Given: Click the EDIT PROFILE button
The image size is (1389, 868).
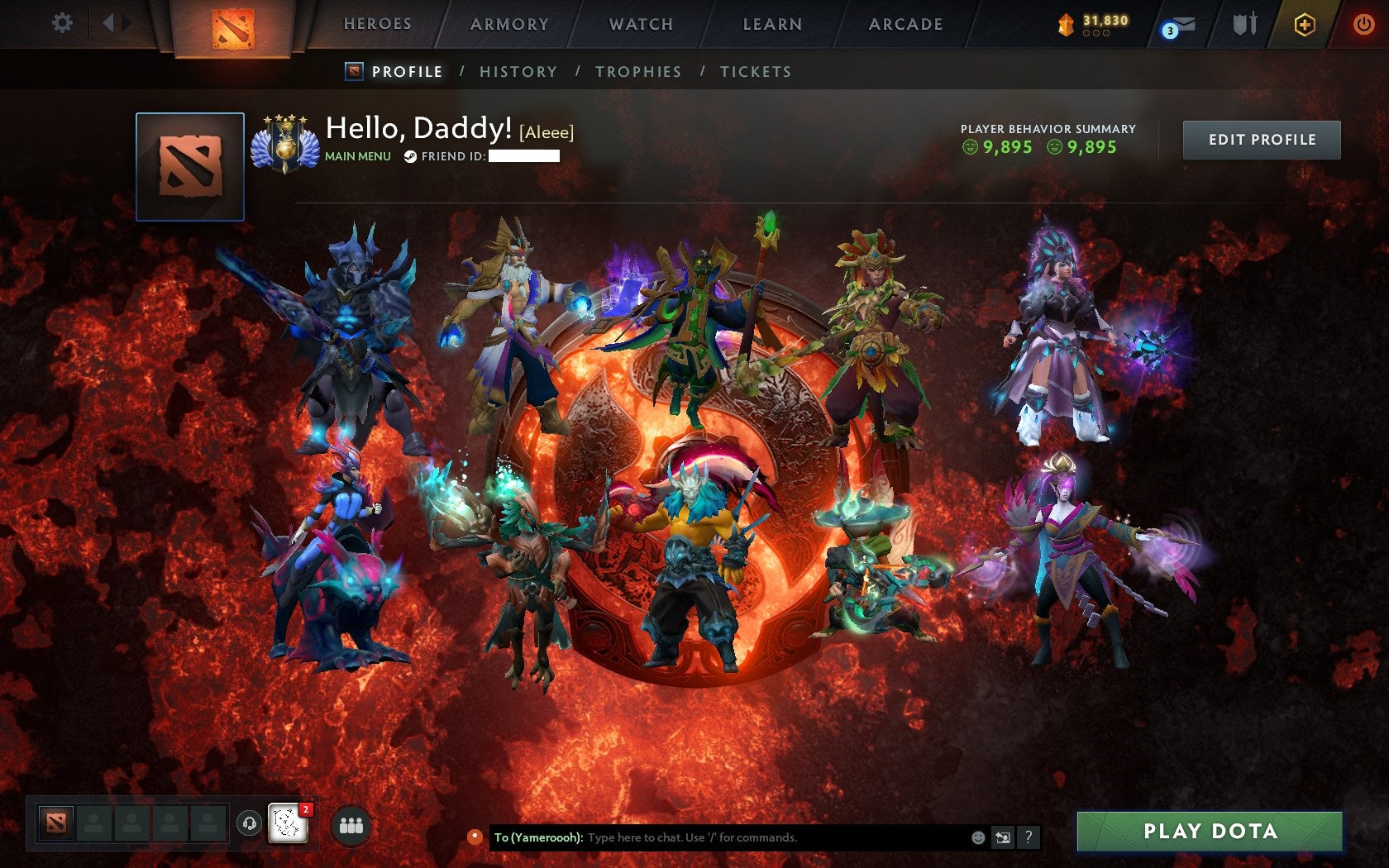Looking at the screenshot, I should 1260,140.
